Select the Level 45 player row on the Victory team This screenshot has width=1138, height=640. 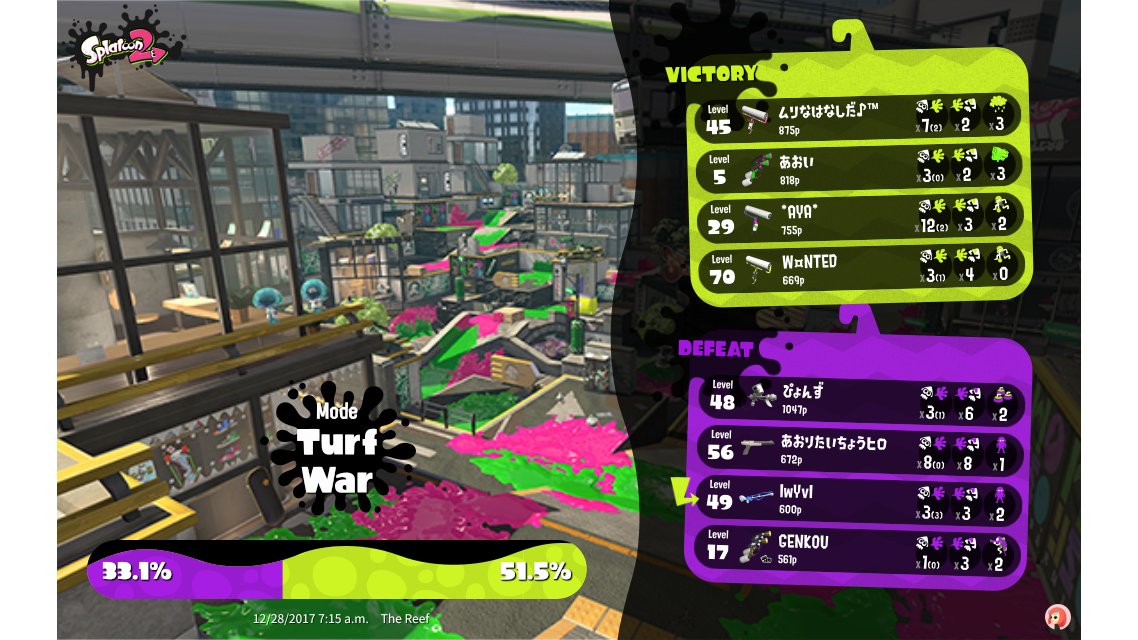(x=860, y=116)
